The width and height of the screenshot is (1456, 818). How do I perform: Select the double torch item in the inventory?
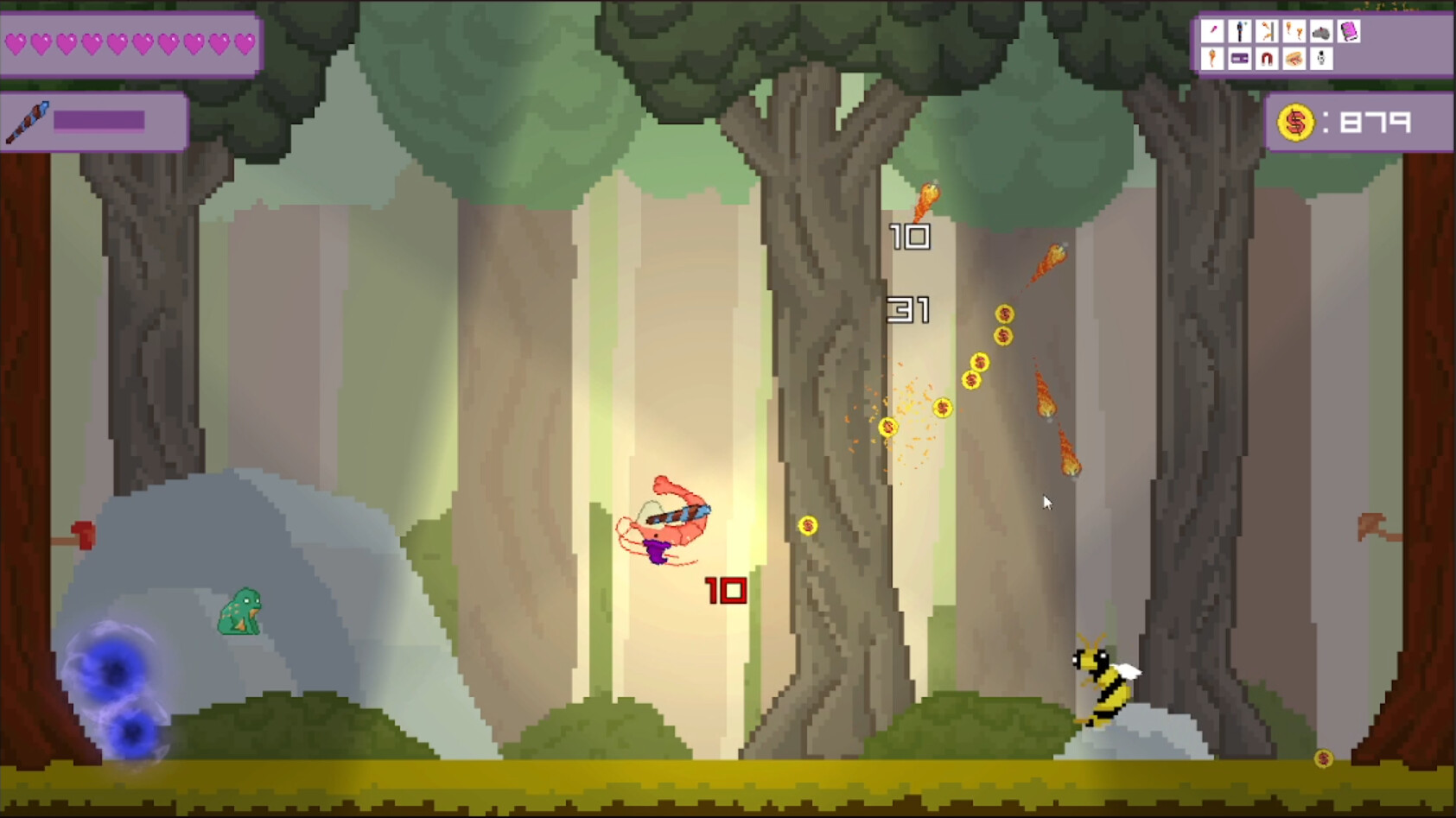[1294, 32]
